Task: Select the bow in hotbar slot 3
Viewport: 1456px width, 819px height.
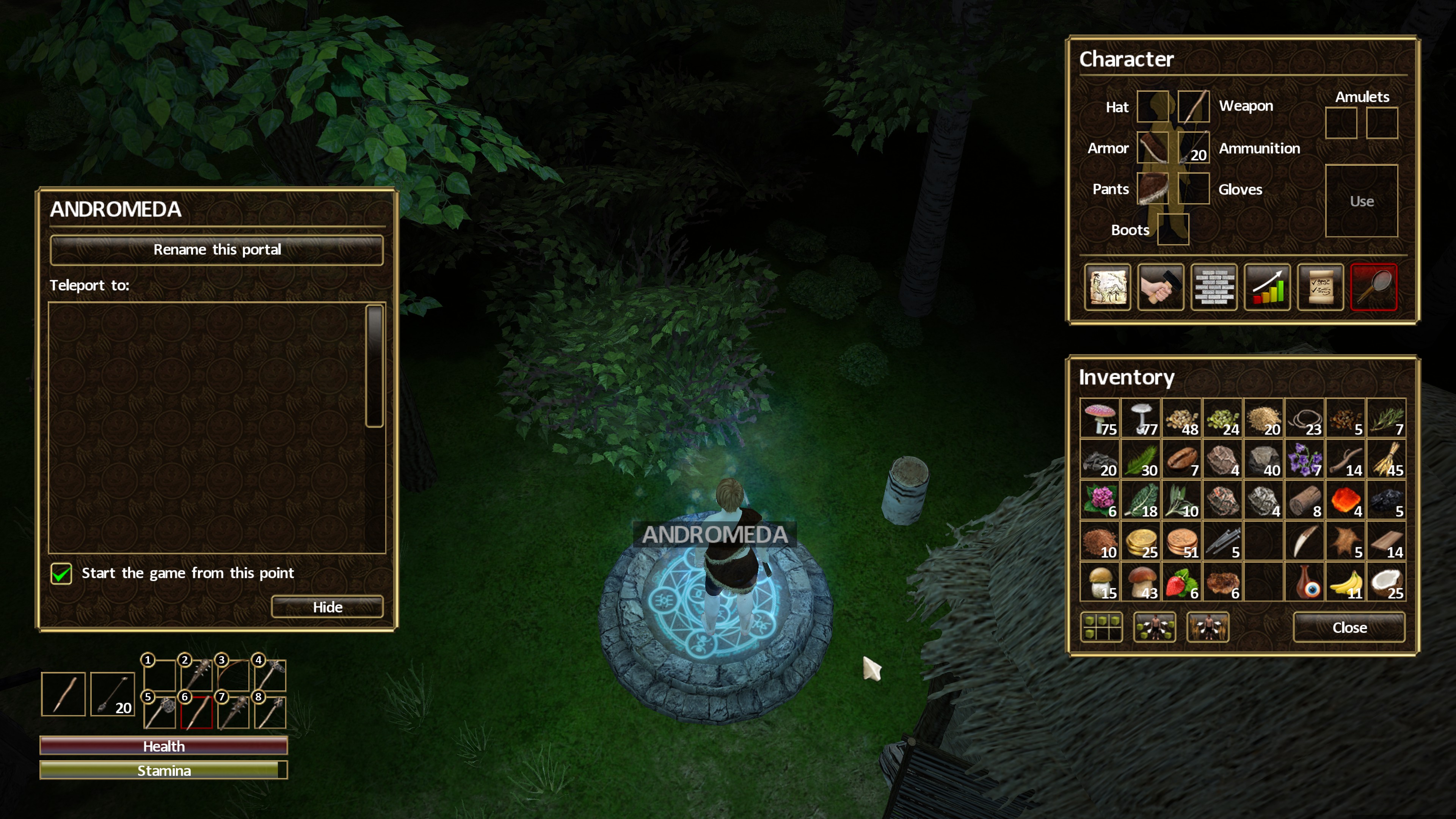Action: [233, 675]
